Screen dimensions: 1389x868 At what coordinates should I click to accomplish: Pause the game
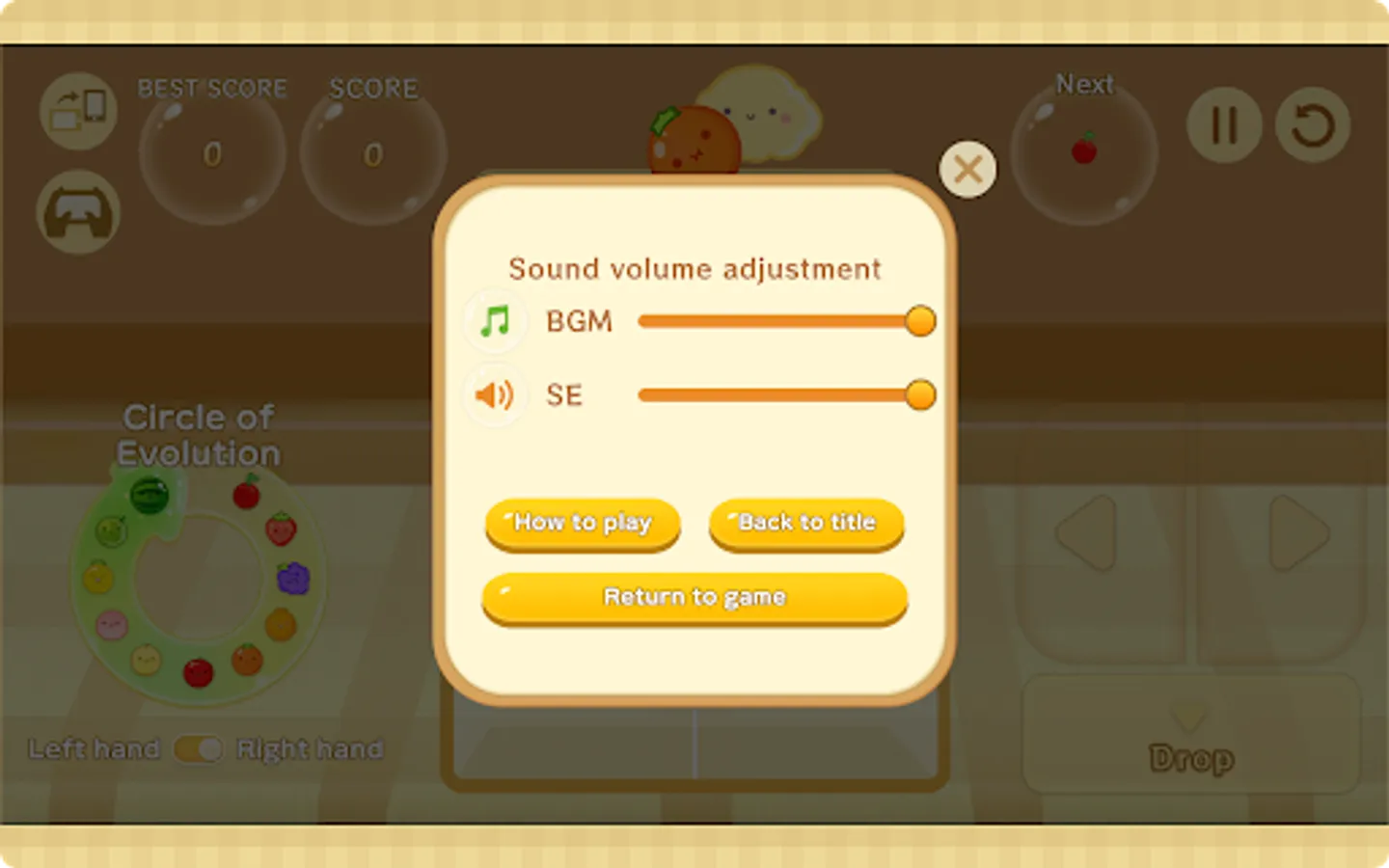tap(1222, 124)
